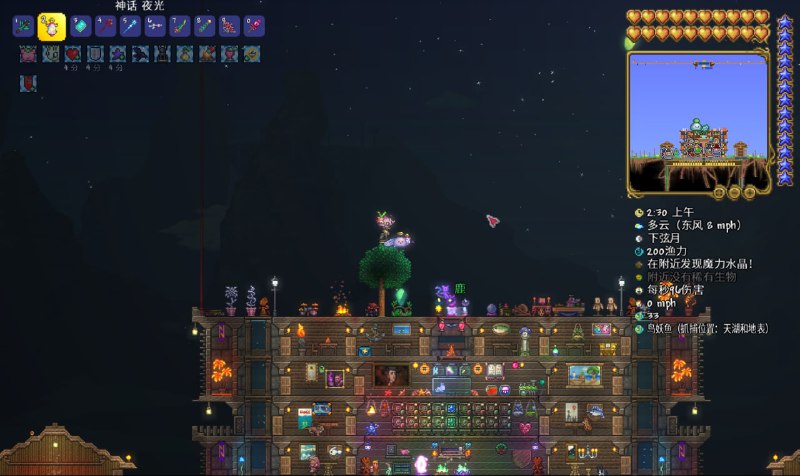Click the red heart buff icon
Viewport: 800px width, 476px height.
[72, 54]
